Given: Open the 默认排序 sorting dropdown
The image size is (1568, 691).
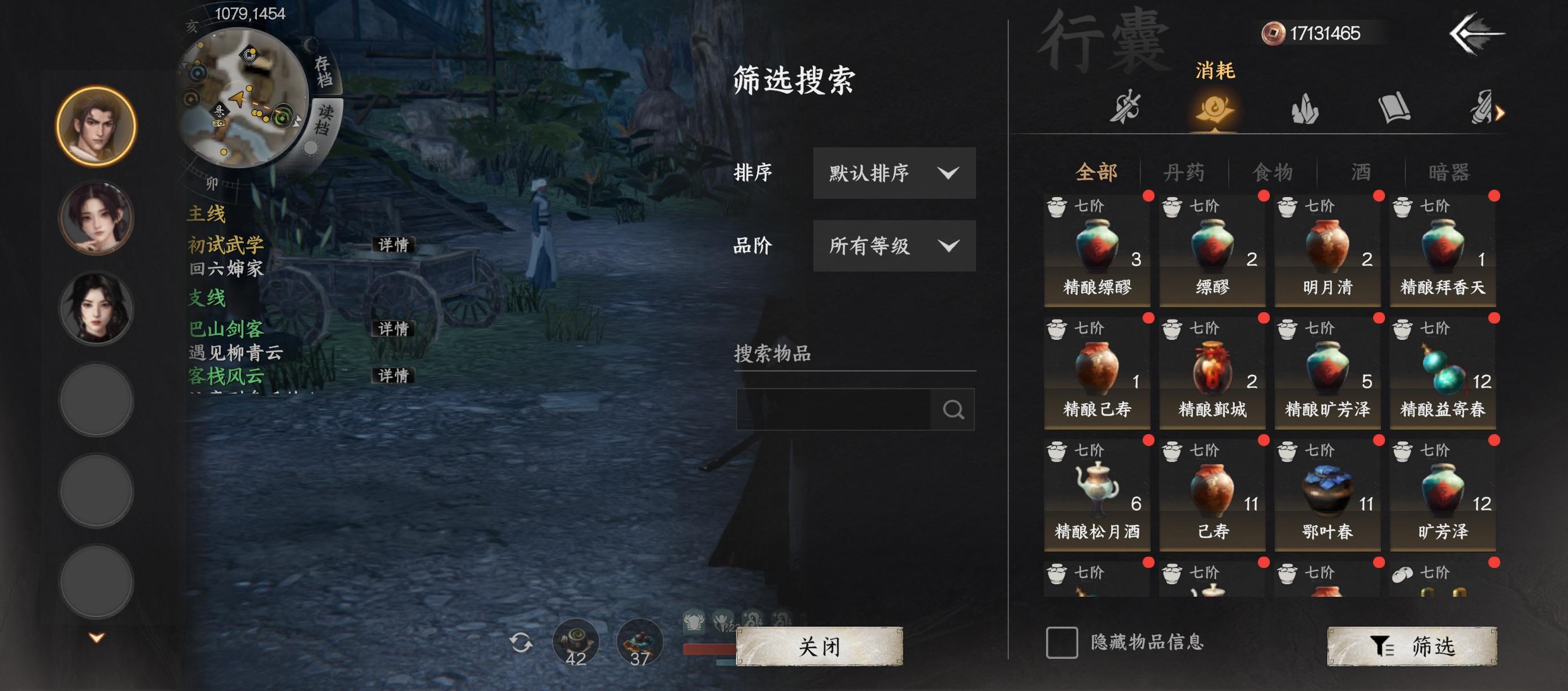Looking at the screenshot, I should 892,173.
